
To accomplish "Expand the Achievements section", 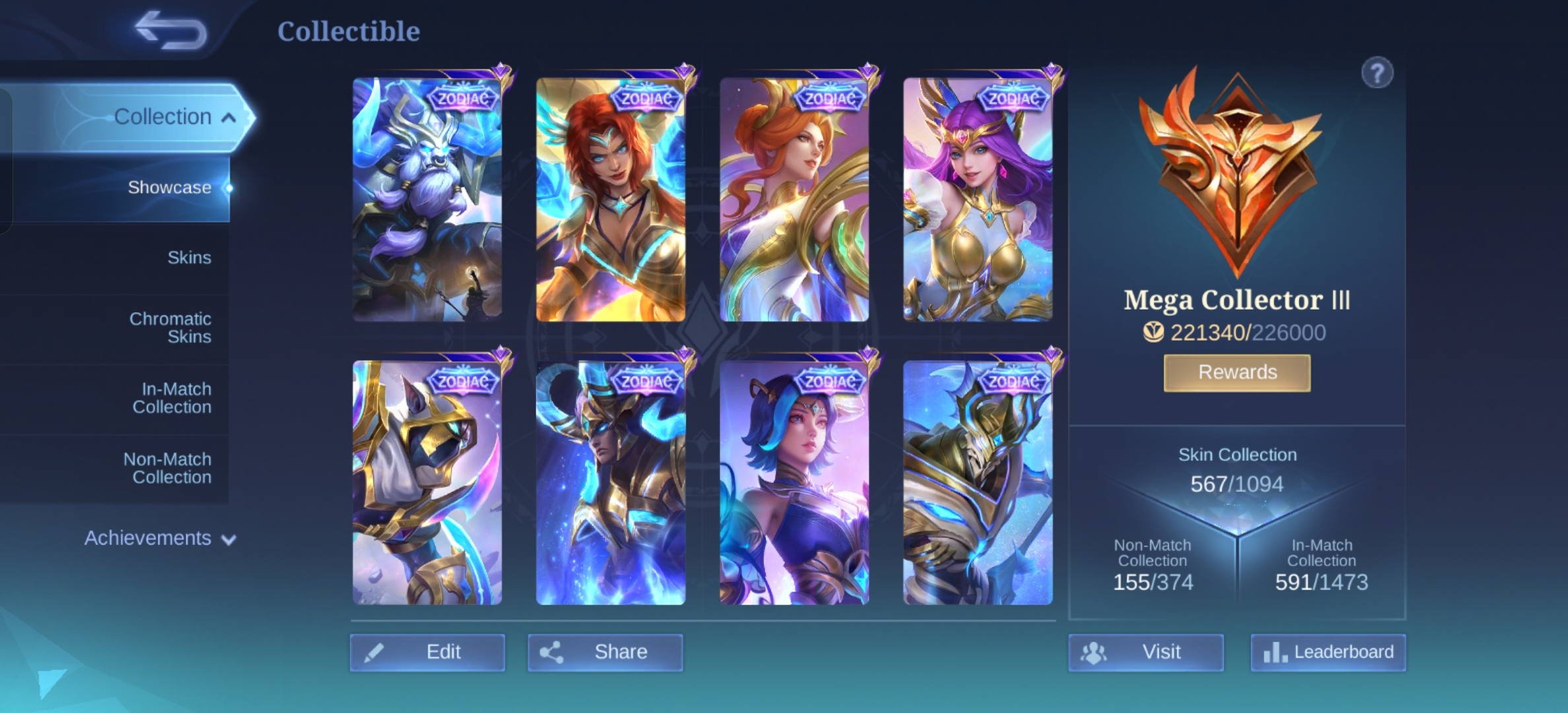I will (160, 538).
